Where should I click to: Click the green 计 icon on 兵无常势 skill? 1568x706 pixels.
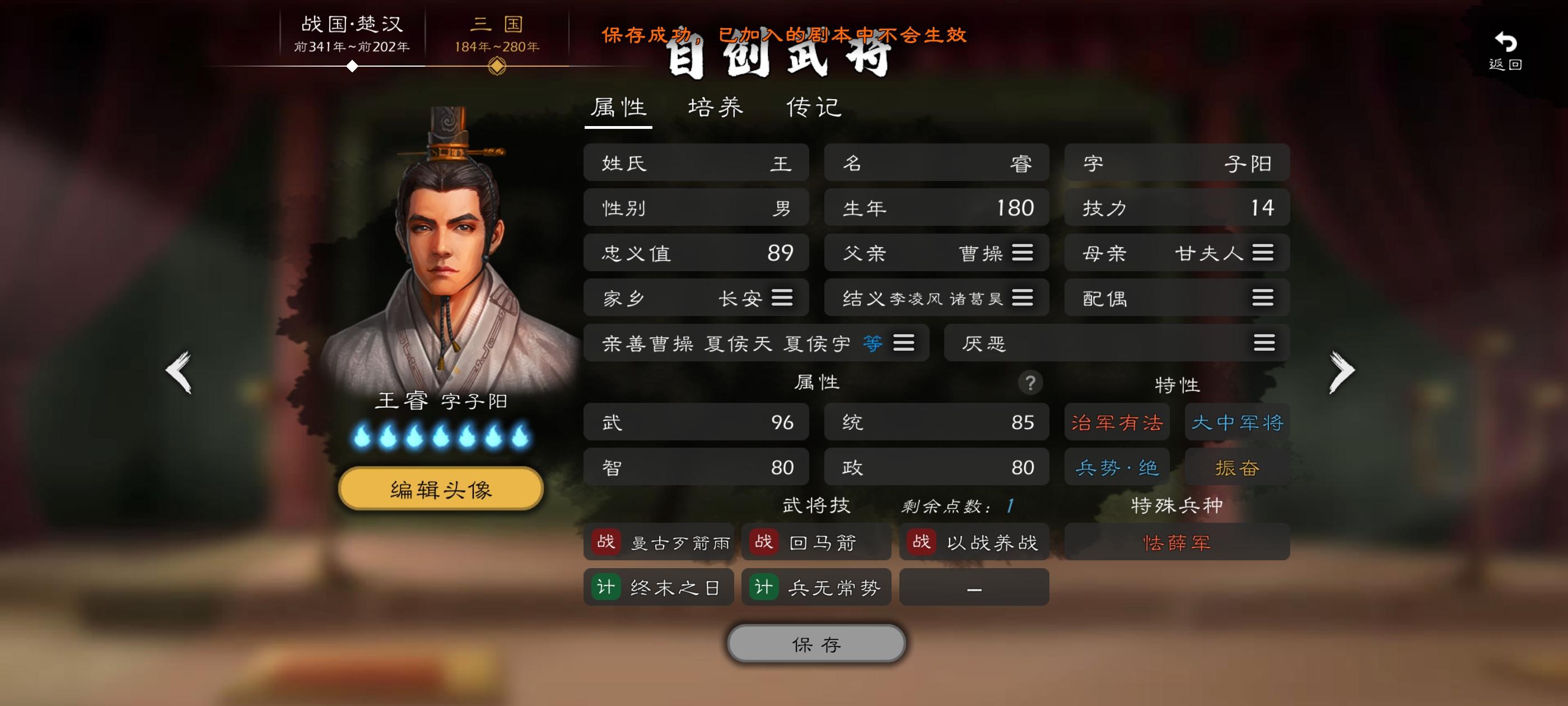763,587
